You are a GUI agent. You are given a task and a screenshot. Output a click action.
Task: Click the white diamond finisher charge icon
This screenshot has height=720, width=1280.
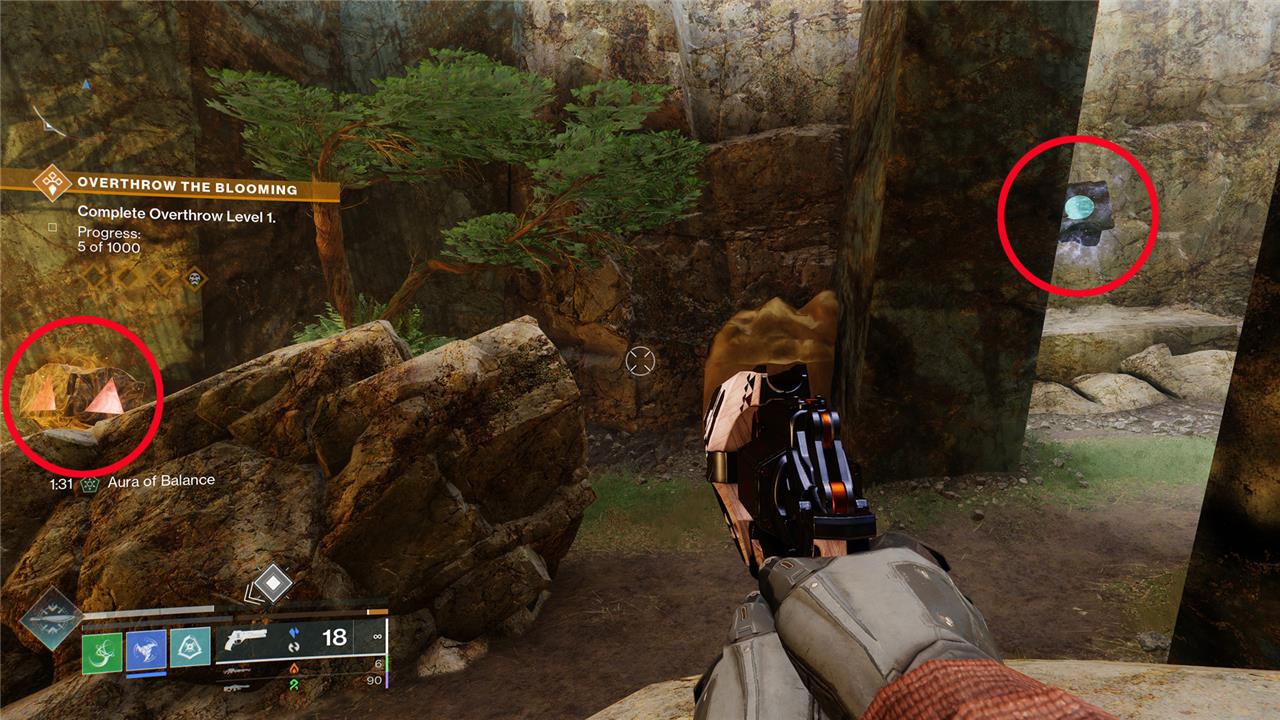(x=272, y=583)
